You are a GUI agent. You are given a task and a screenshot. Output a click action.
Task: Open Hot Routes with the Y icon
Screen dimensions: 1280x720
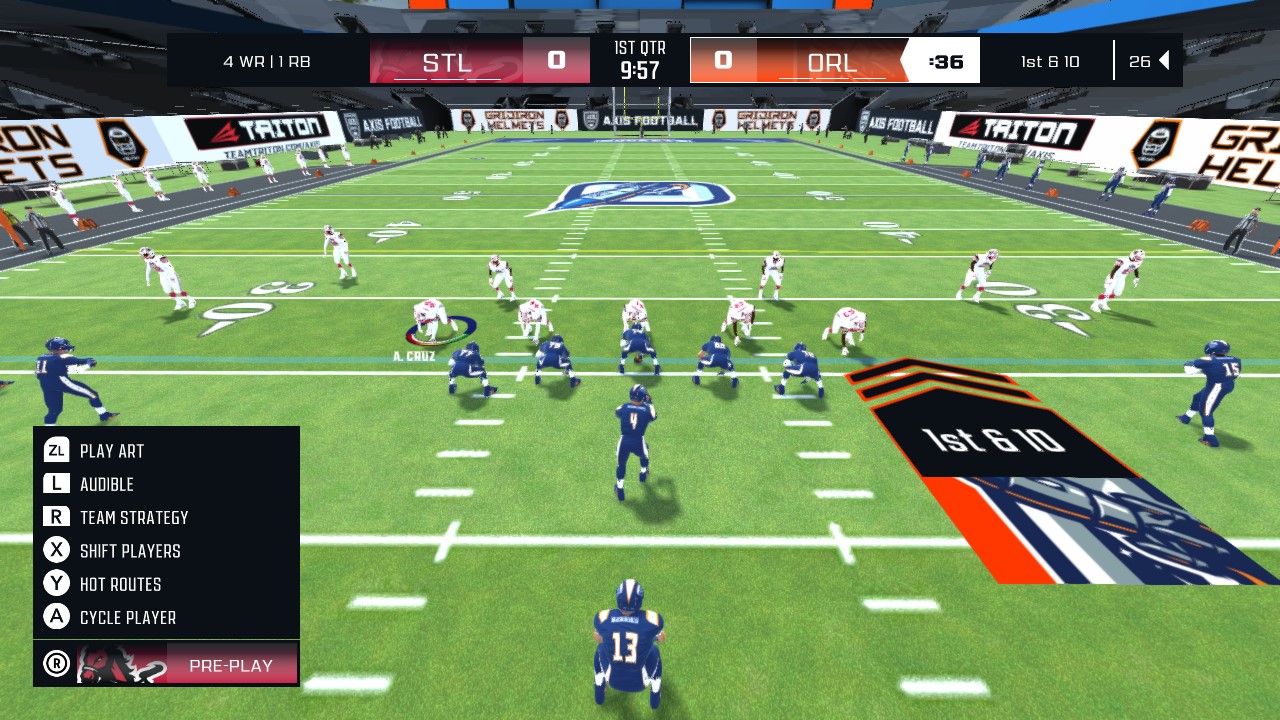tap(57, 584)
